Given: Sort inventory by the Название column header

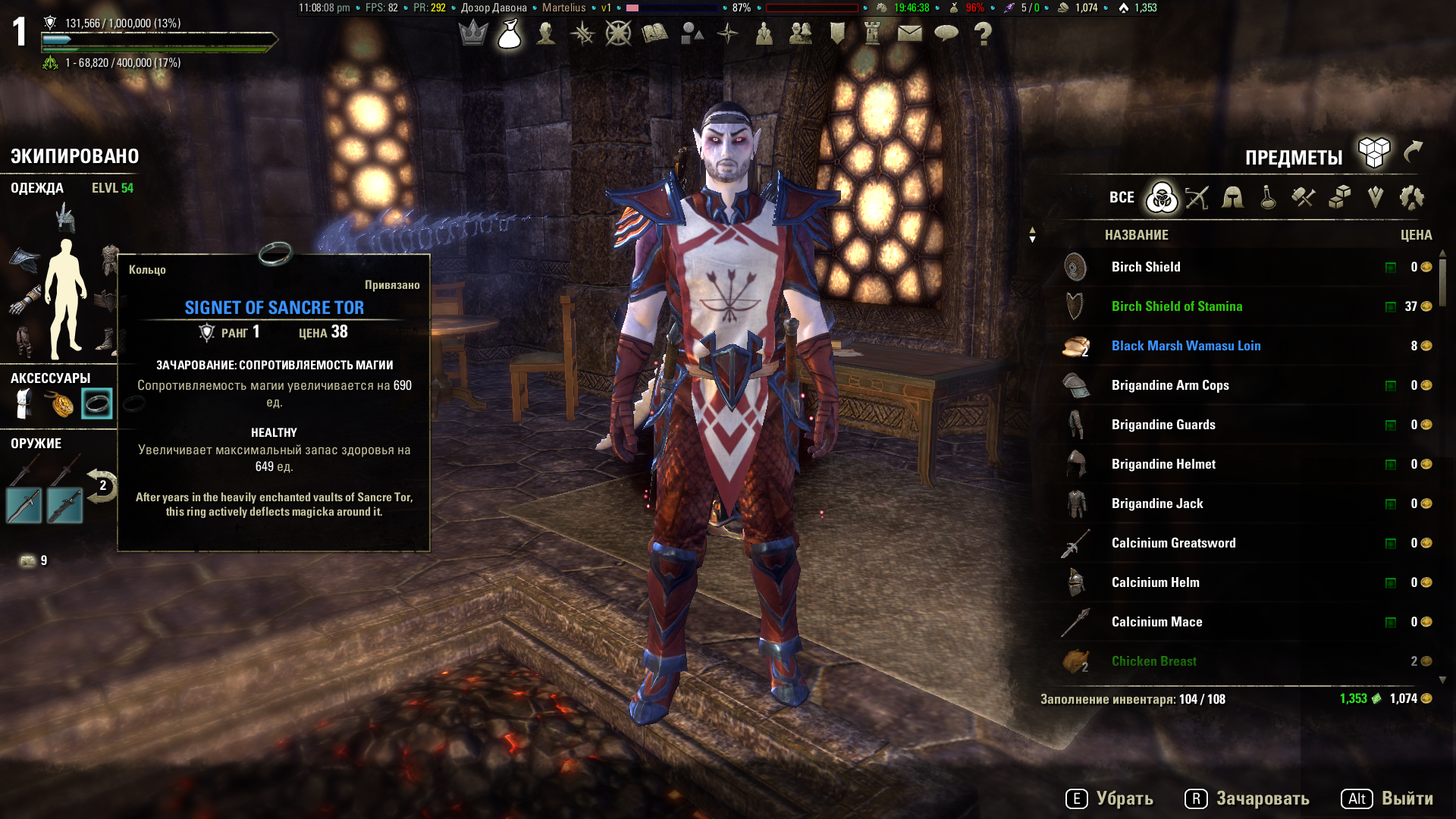Looking at the screenshot, I should pos(1136,235).
